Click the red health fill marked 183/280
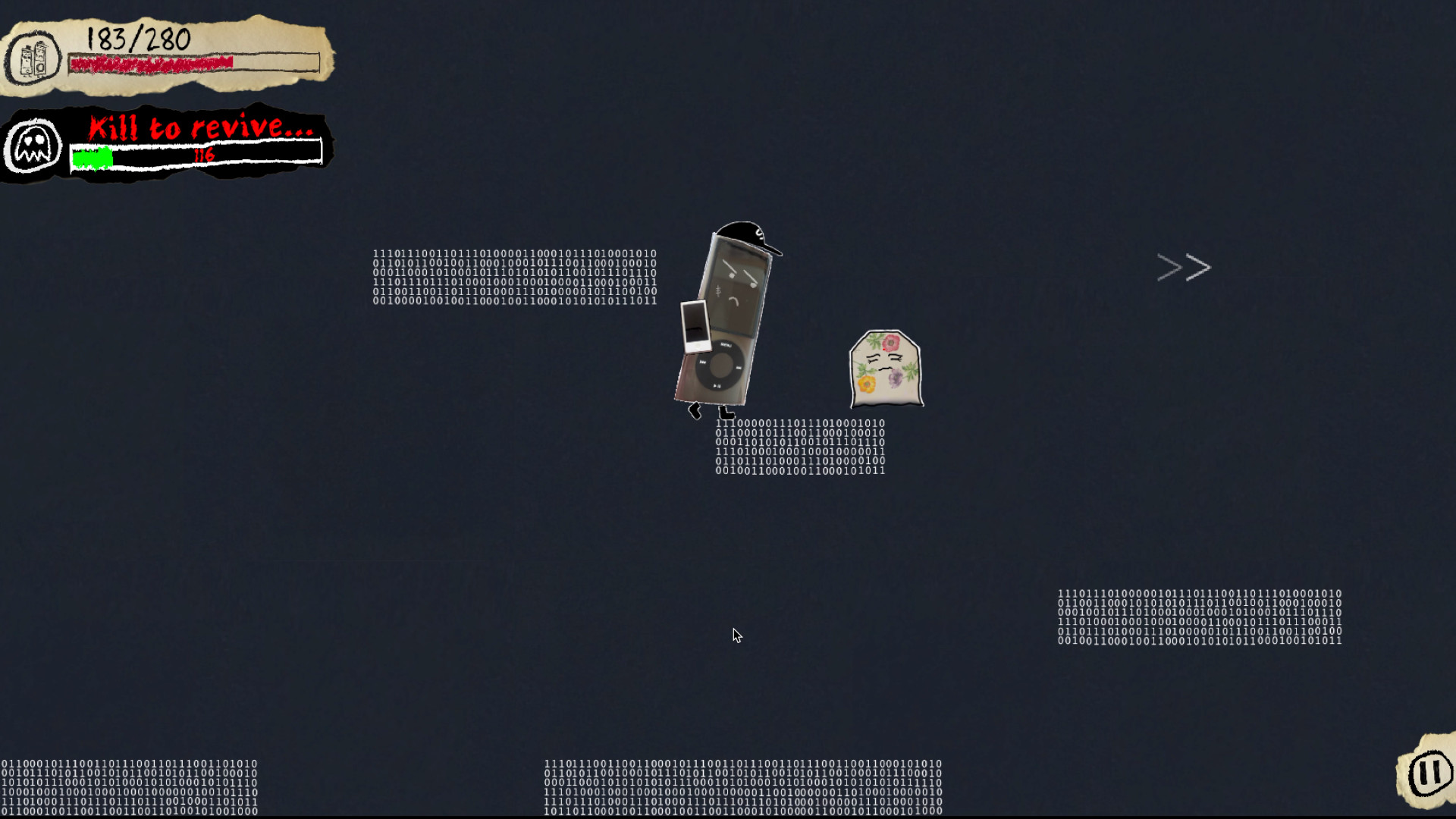Viewport: 1456px width, 819px height. click(152, 62)
